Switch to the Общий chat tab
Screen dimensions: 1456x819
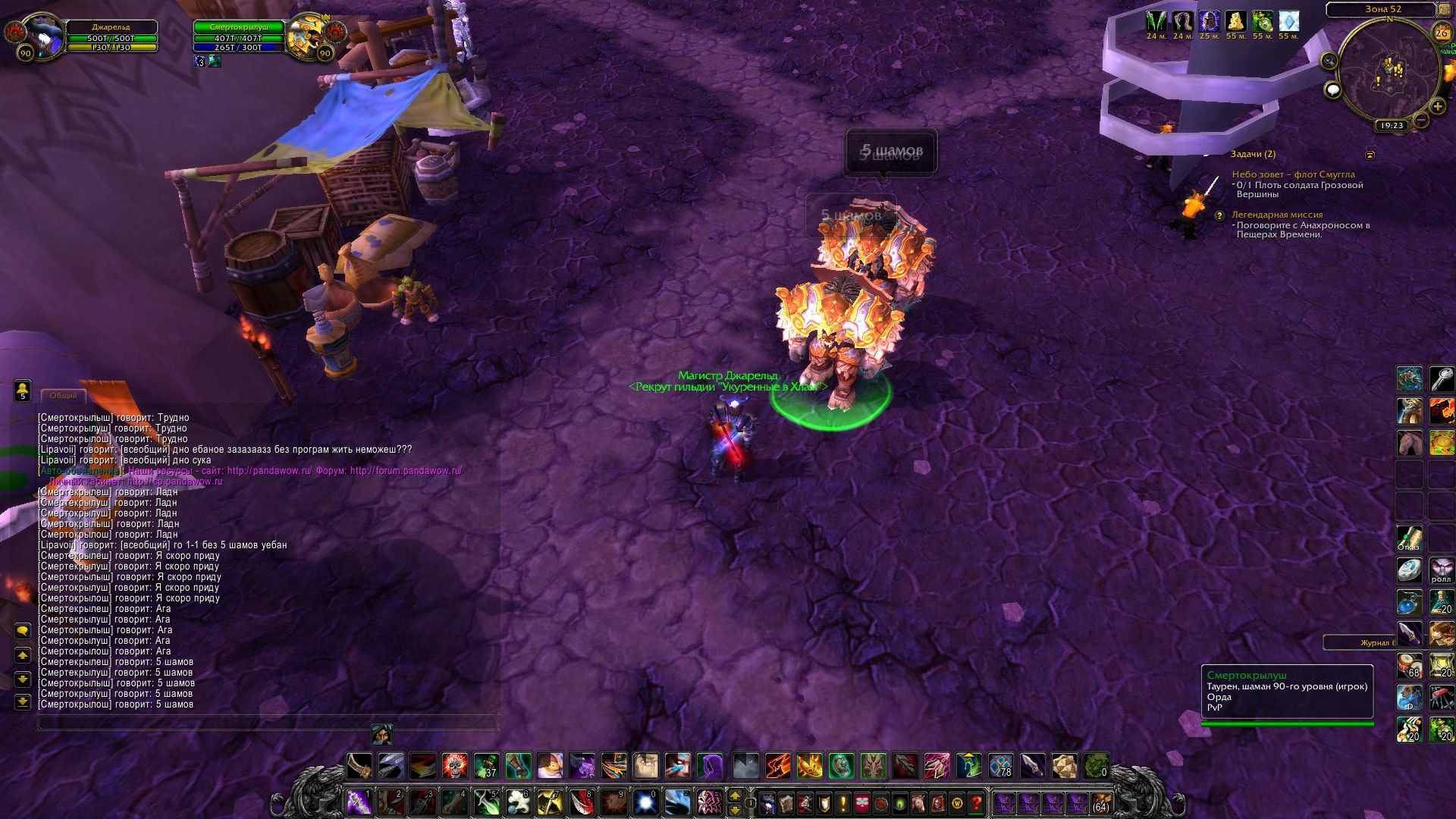[64, 396]
